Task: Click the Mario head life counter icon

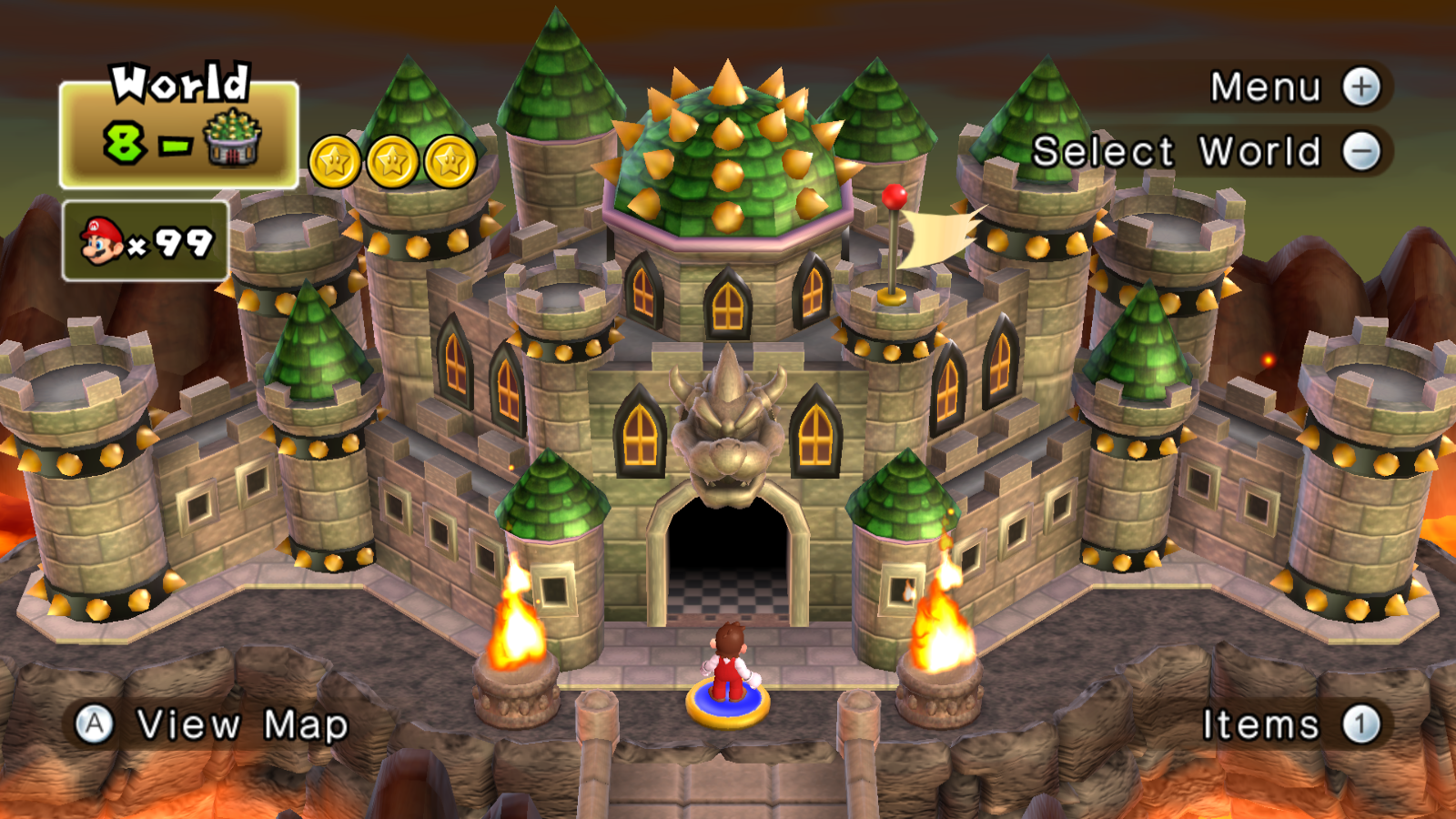Action: click(100, 239)
